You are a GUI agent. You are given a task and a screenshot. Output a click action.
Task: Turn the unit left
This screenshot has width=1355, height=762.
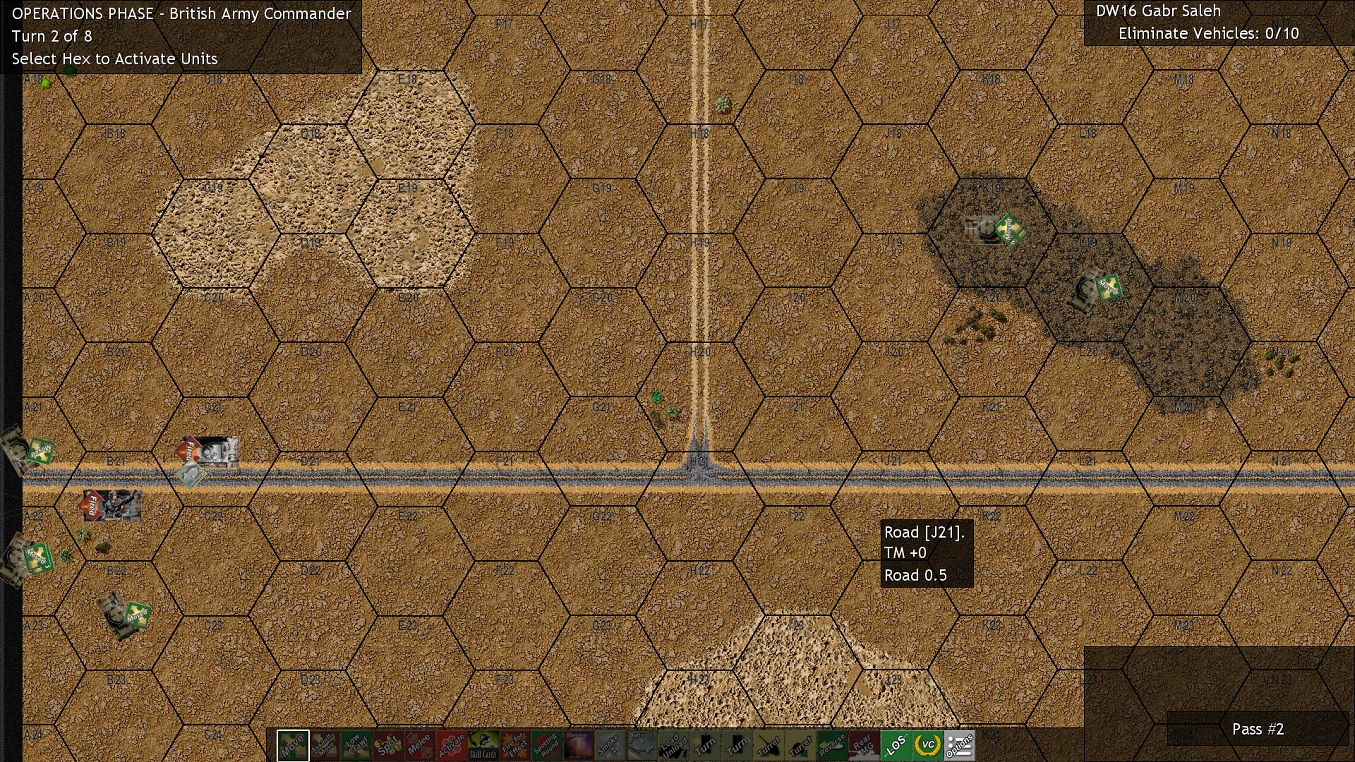coord(703,746)
